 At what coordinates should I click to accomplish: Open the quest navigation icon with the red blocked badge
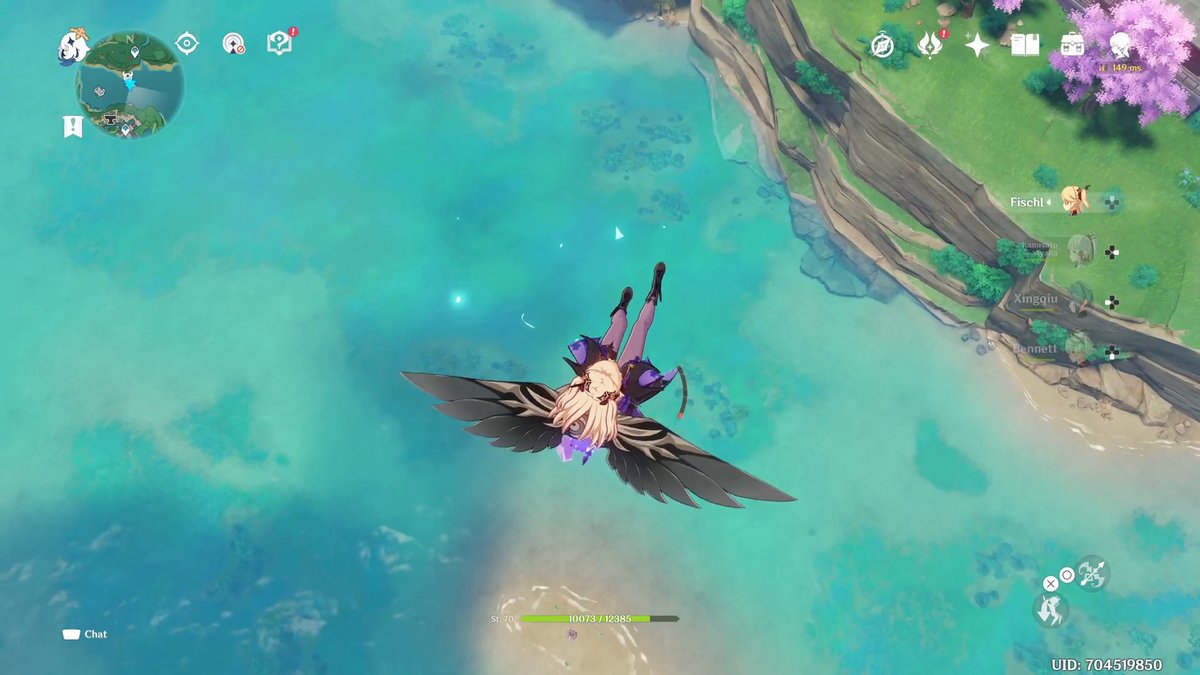point(233,44)
